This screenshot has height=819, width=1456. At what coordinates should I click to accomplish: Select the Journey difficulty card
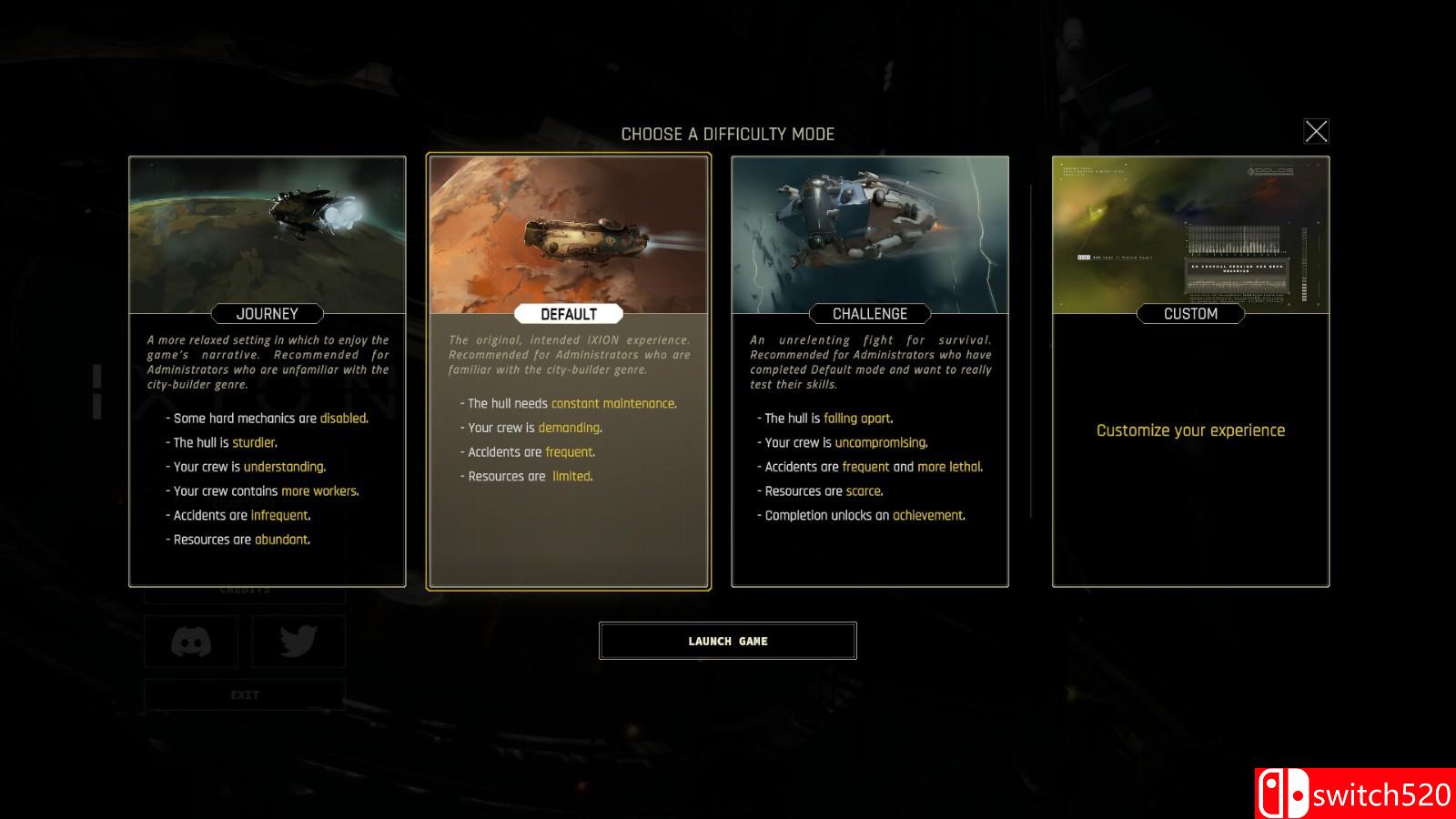pyautogui.click(x=267, y=371)
